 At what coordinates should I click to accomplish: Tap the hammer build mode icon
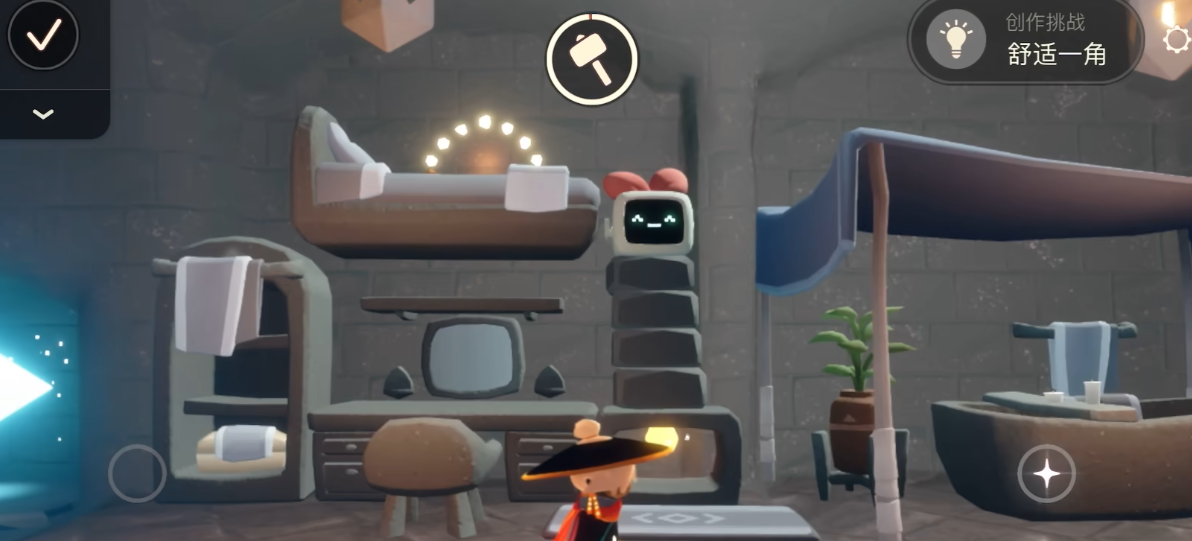click(x=592, y=59)
